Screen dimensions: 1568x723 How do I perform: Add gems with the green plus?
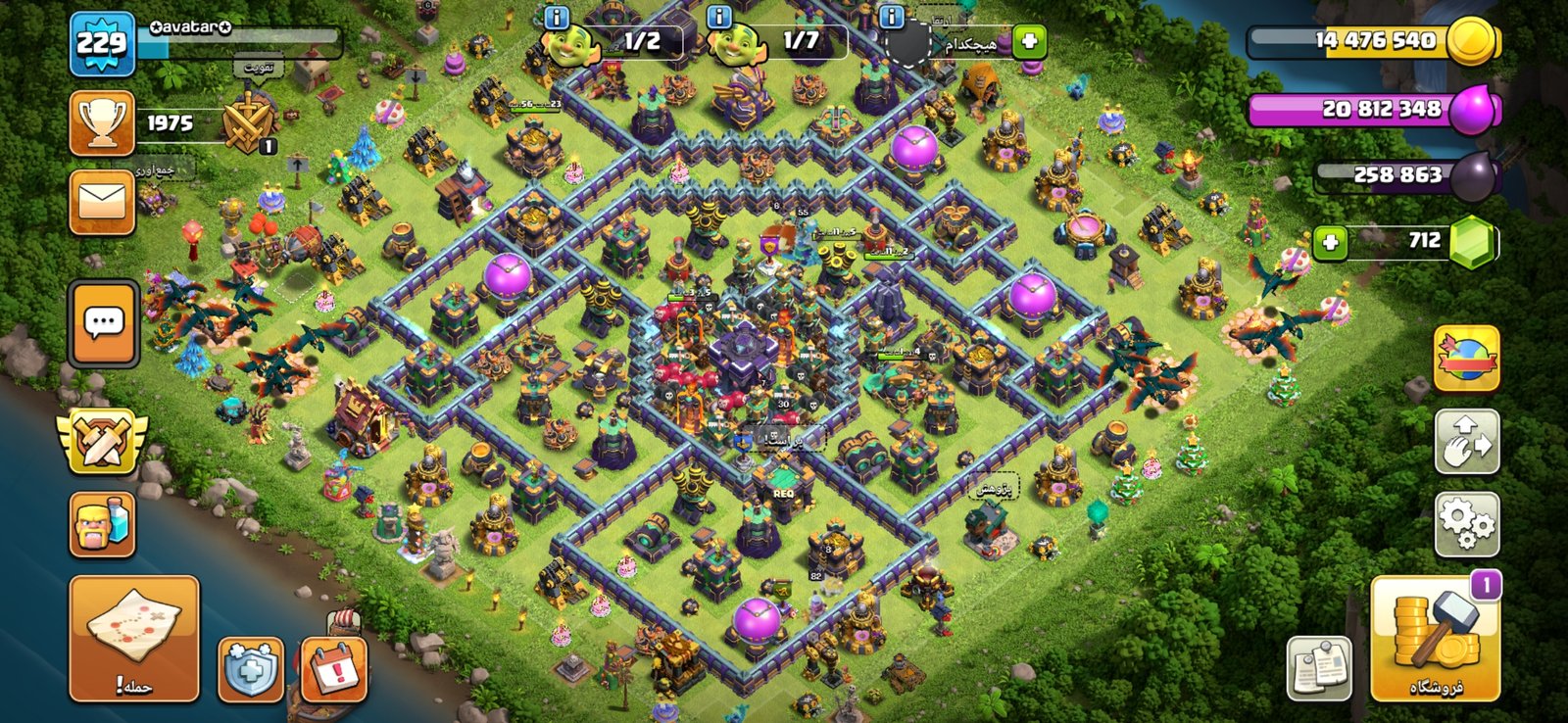point(1330,242)
